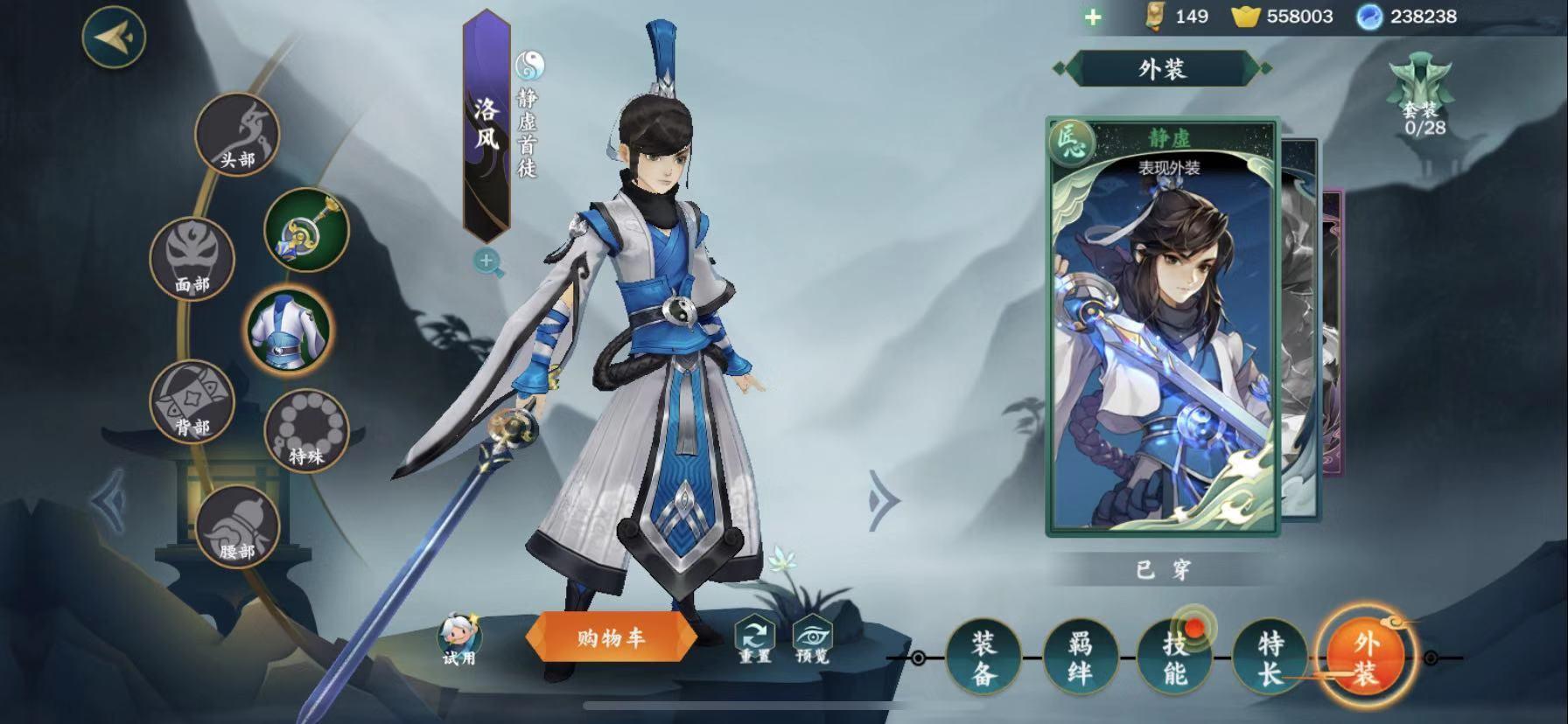The image size is (1568, 724).
Task: Go back with the arrow button
Action: [114, 37]
